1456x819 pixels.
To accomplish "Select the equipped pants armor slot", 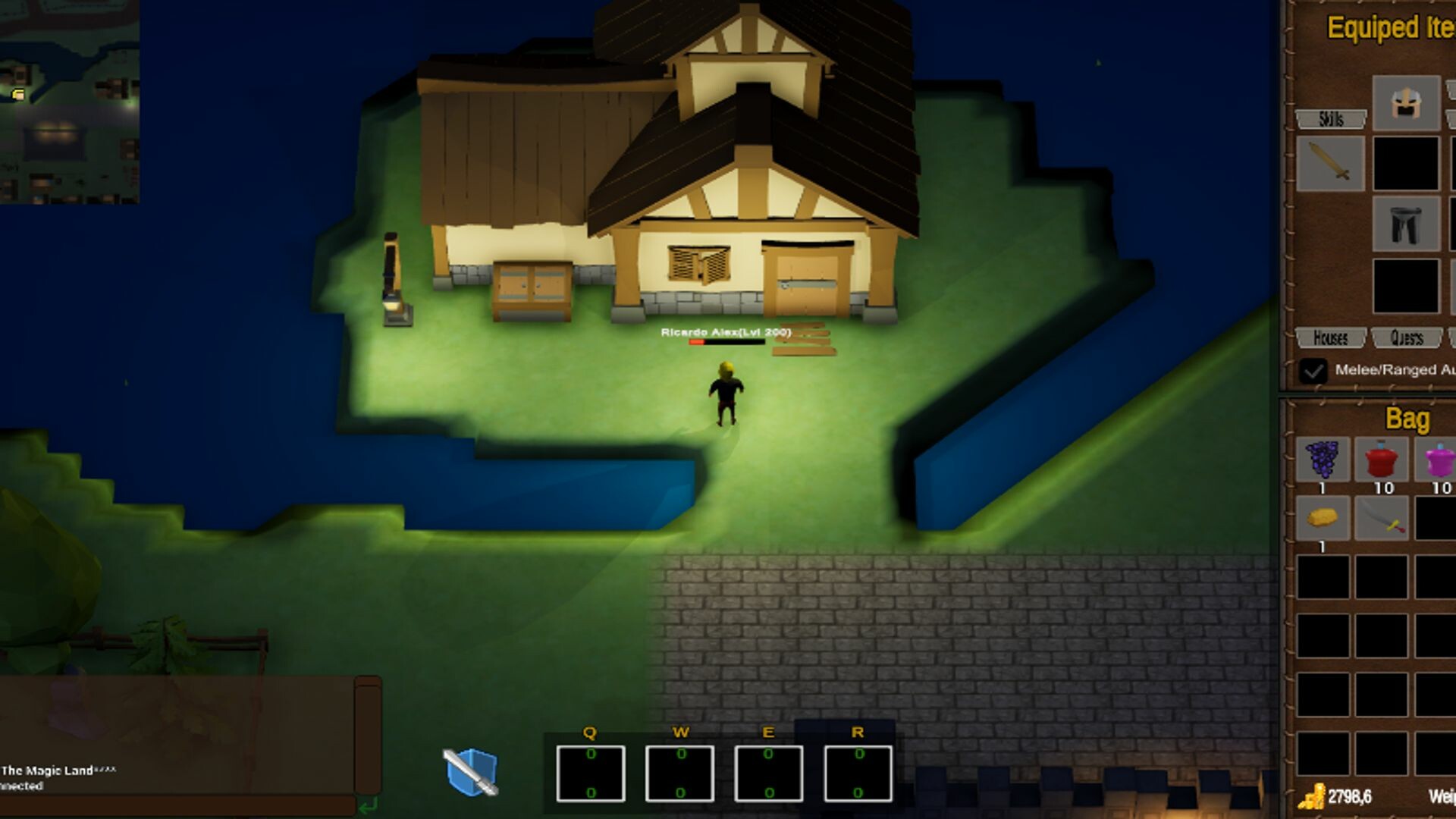I will (x=1407, y=224).
